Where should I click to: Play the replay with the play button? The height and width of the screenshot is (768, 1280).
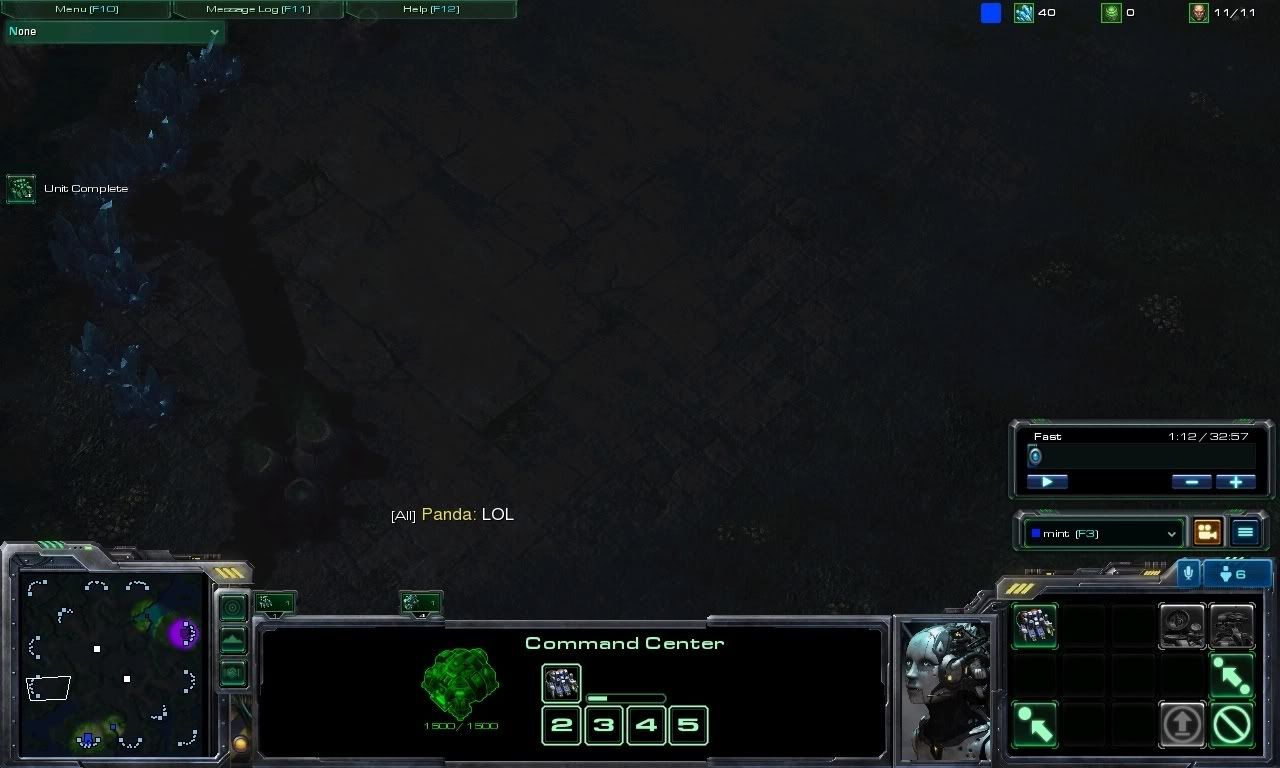tap(1047, 481)
